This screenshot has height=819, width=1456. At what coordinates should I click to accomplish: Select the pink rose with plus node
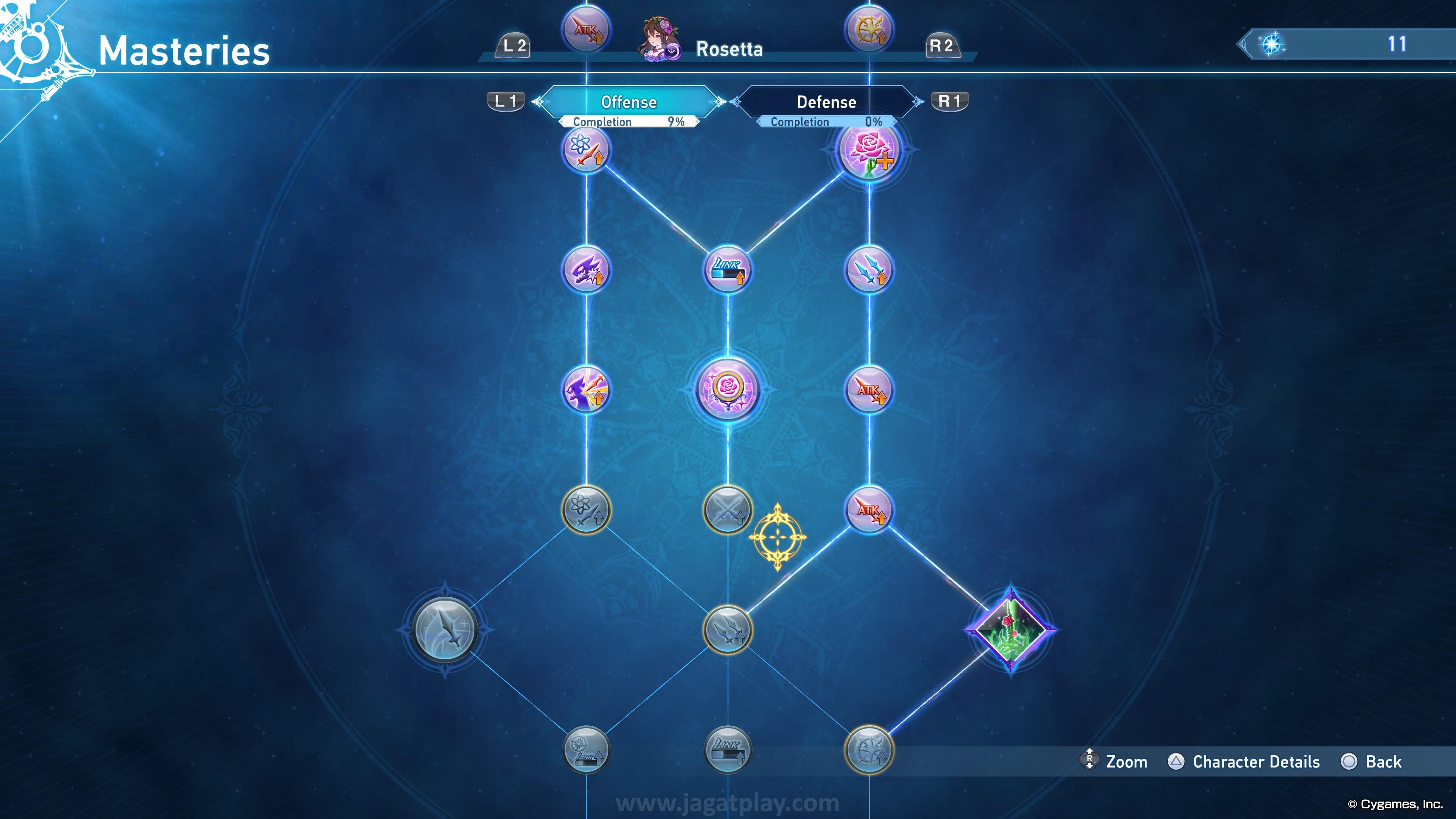coord(869,150)
